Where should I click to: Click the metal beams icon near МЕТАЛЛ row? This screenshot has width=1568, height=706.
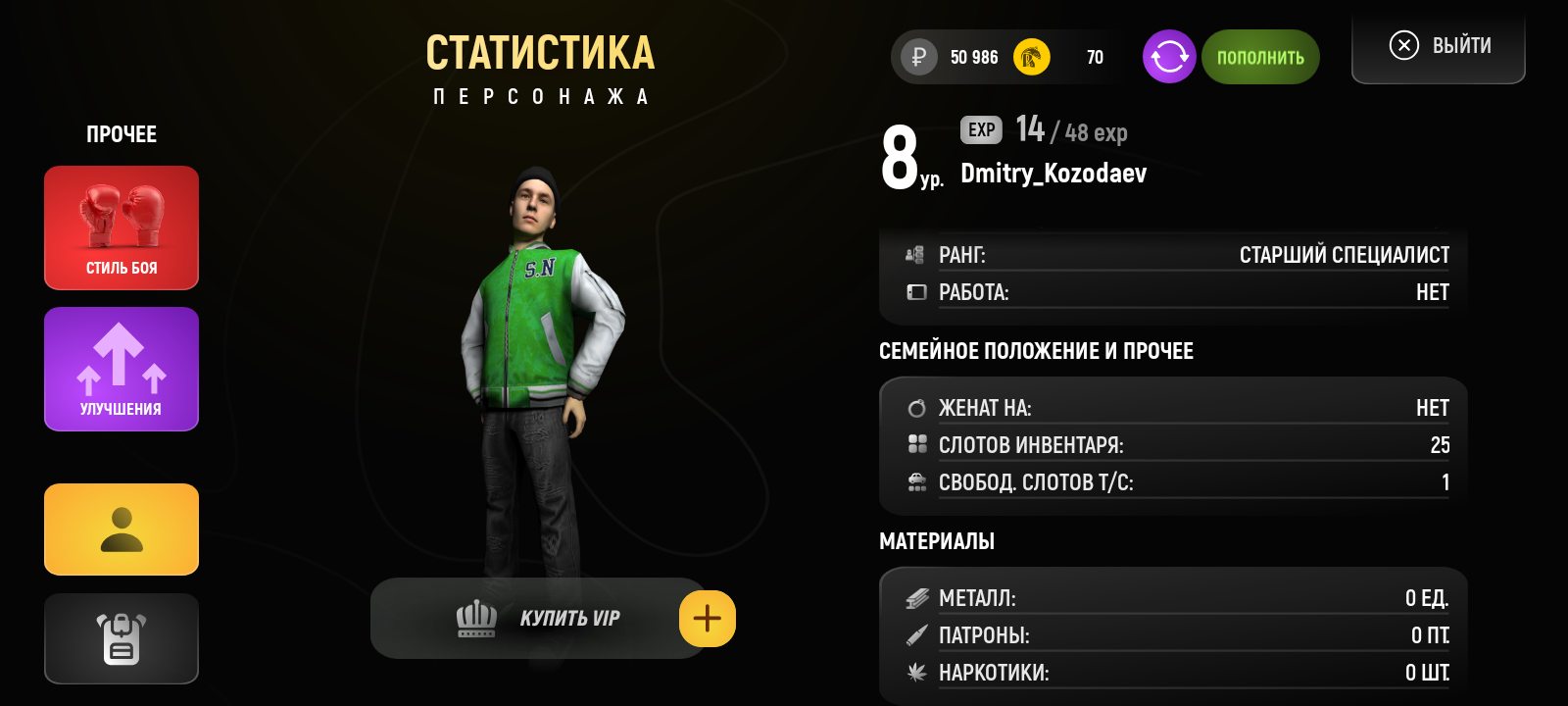[x=917, y=596]
